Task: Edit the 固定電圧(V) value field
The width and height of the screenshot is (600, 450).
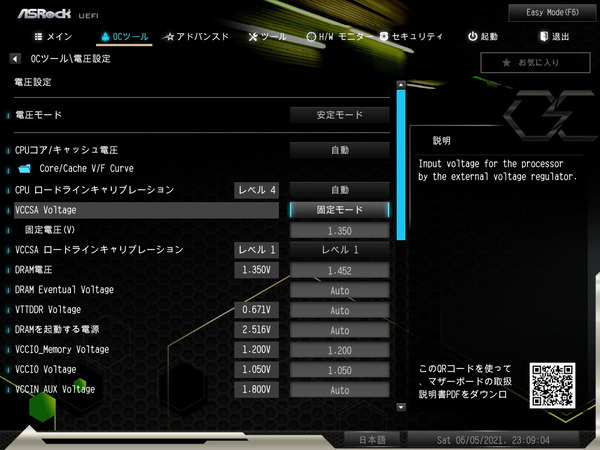Action: point(339,230)
